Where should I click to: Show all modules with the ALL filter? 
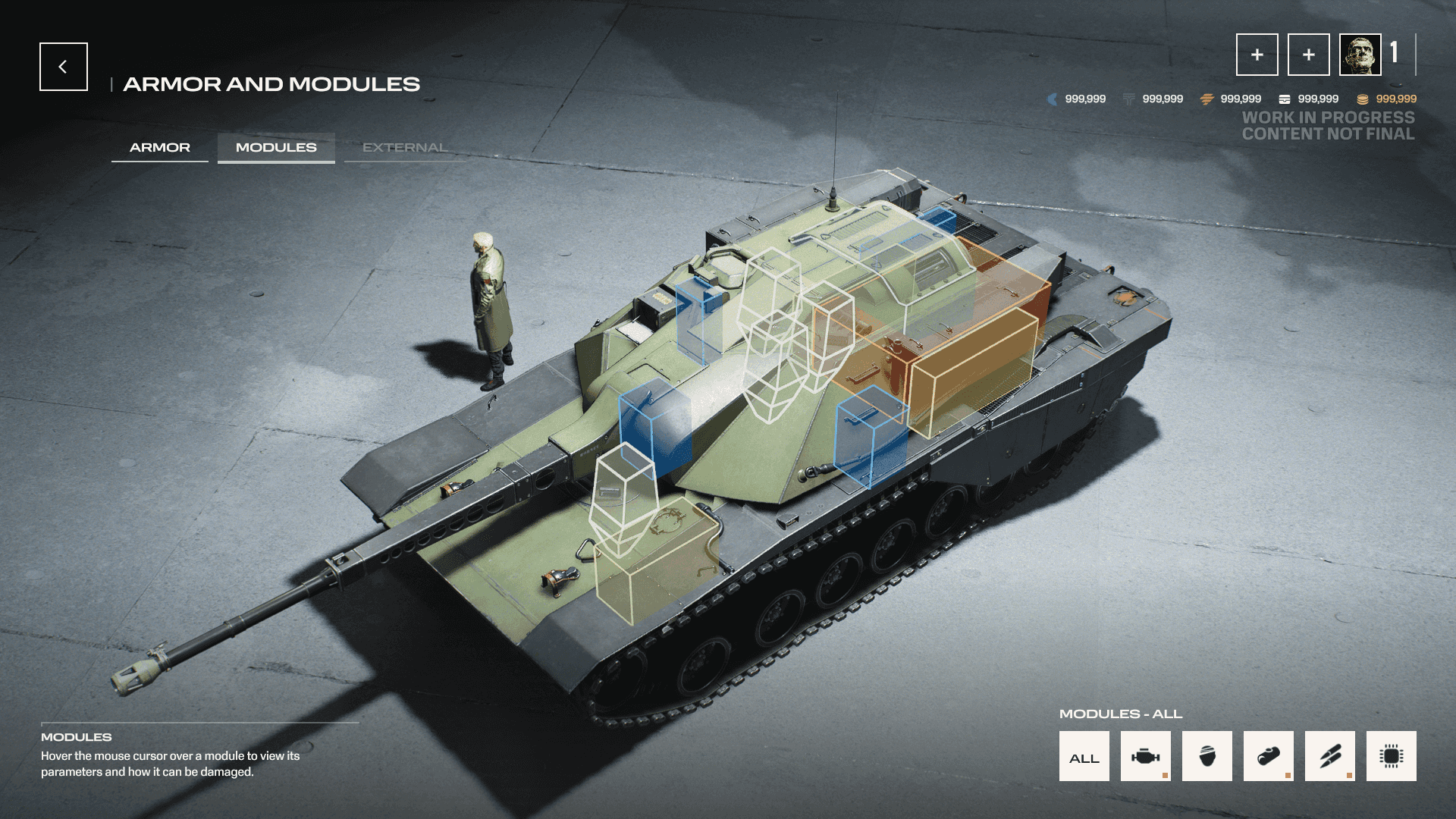click(1084, 756)
